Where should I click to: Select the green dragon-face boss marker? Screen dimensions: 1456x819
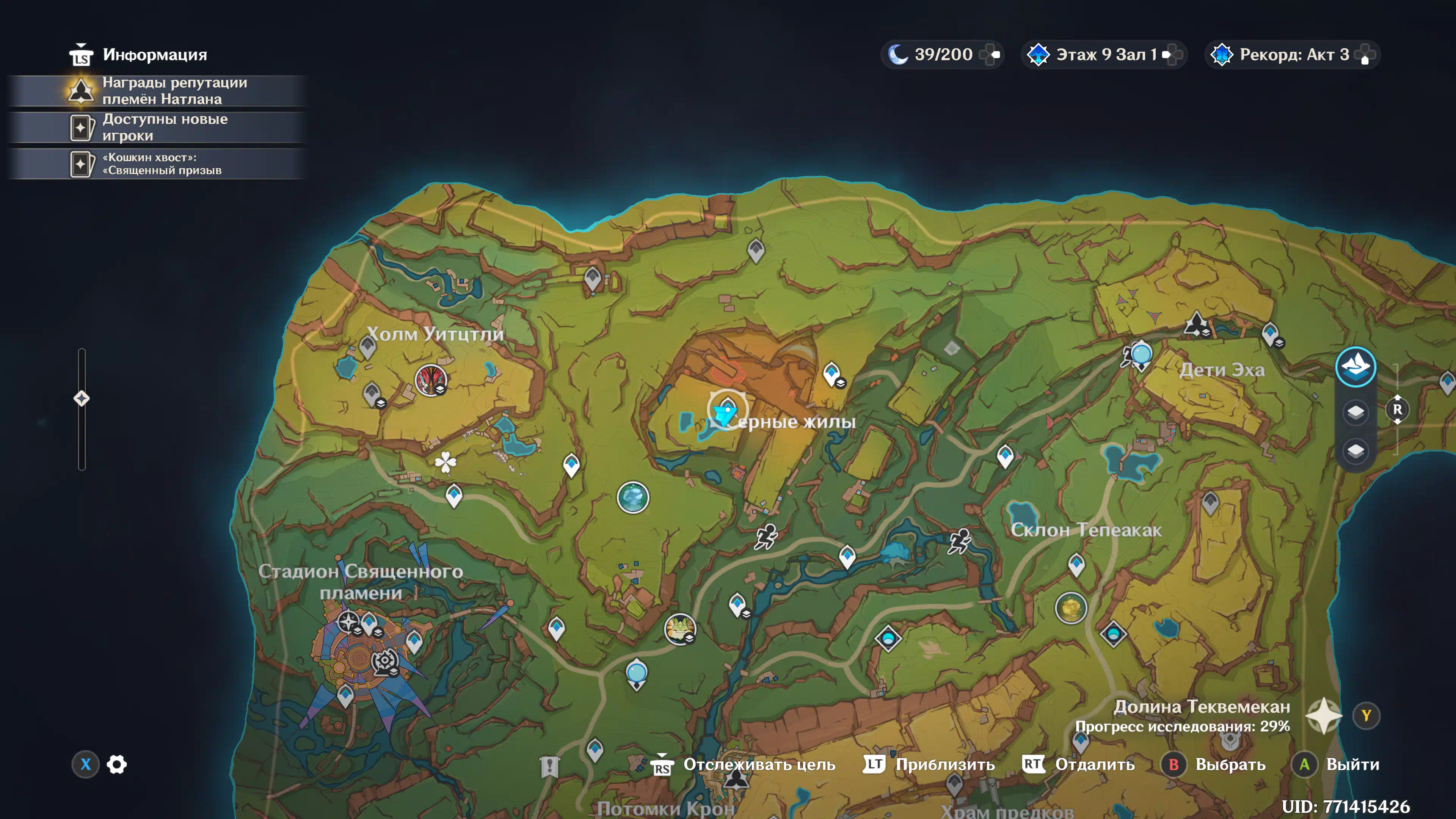[679, 629]
